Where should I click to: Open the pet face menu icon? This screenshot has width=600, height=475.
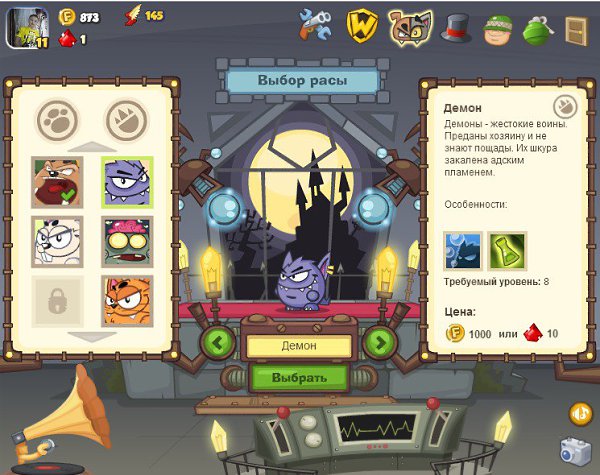(x=410, y=27)
